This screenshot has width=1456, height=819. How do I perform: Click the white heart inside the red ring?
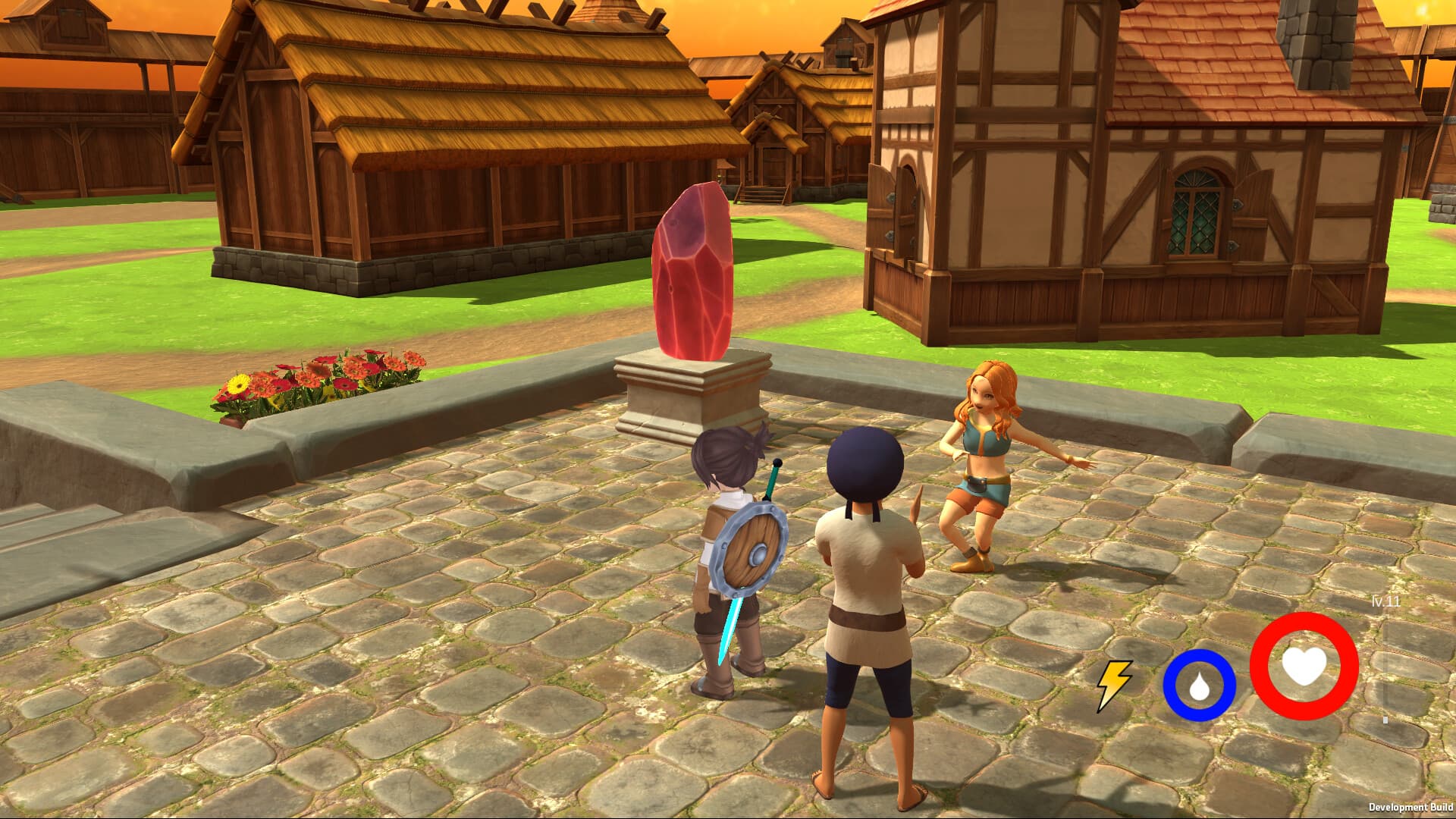point(1306,667)
